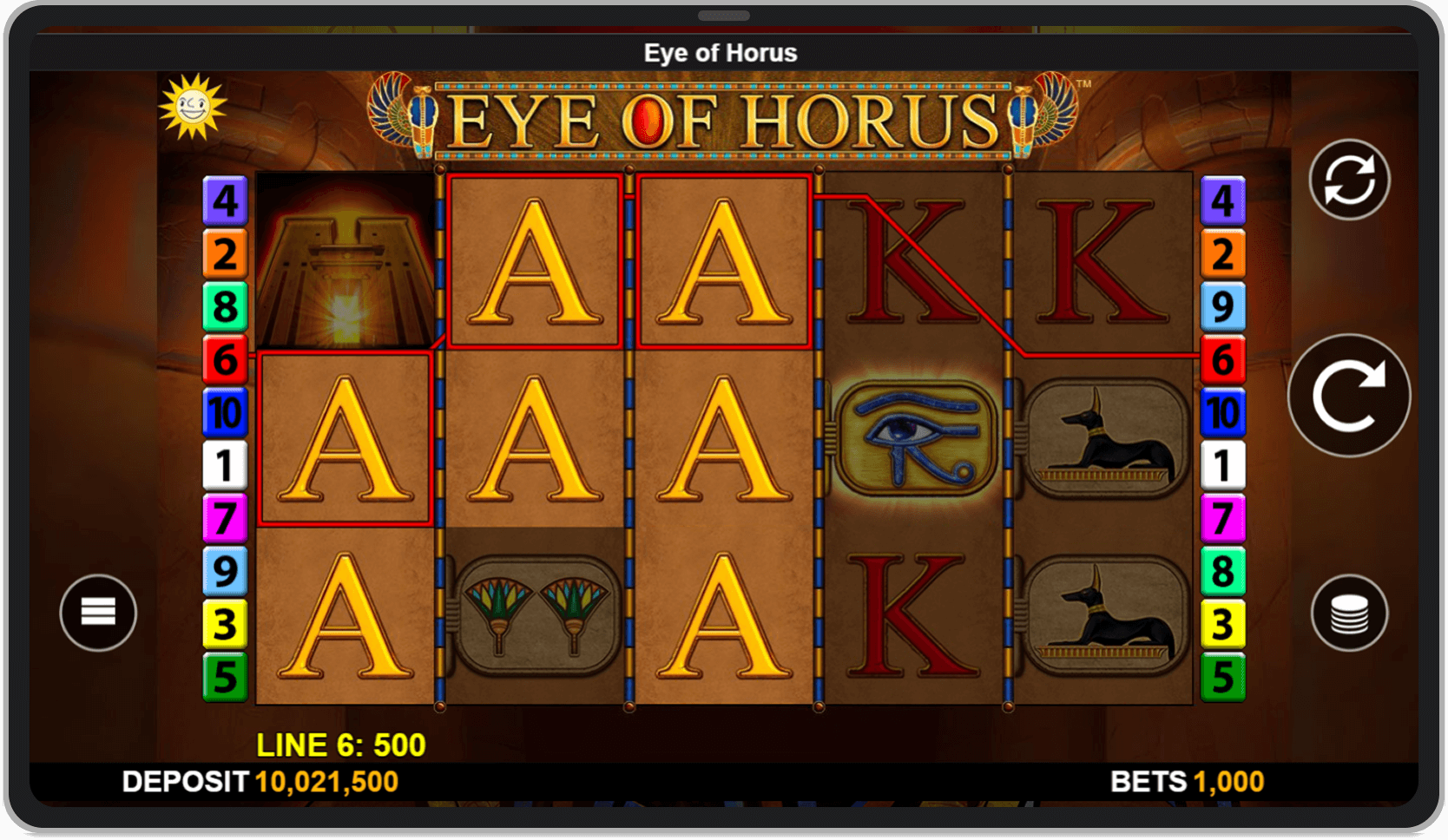
Task: Select the outlined A symbol on reel three
Action: click(x=725, y=260)
